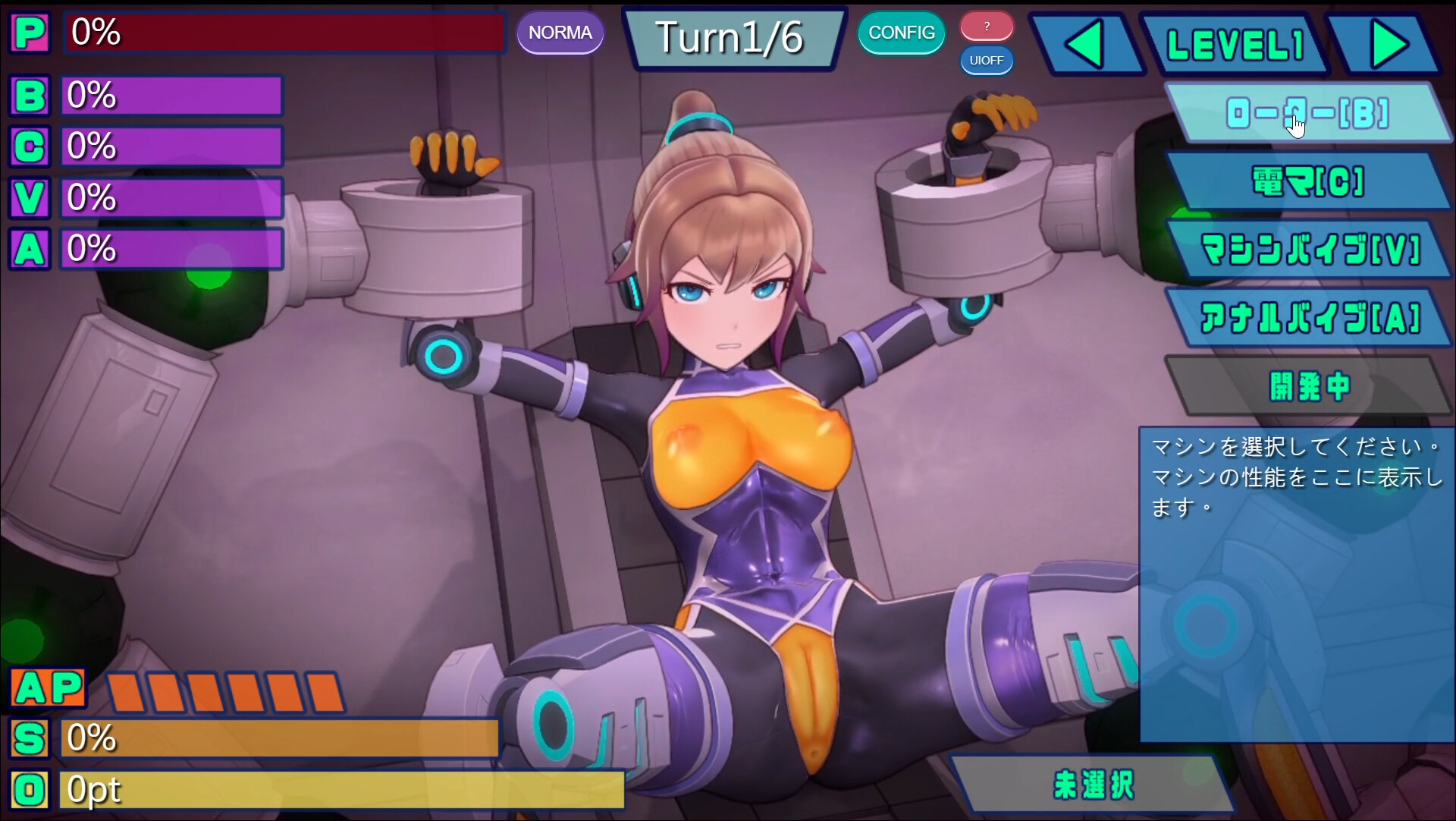Advance level with the right arrow
The image size is (1456, 821).
coord(1388,43)
